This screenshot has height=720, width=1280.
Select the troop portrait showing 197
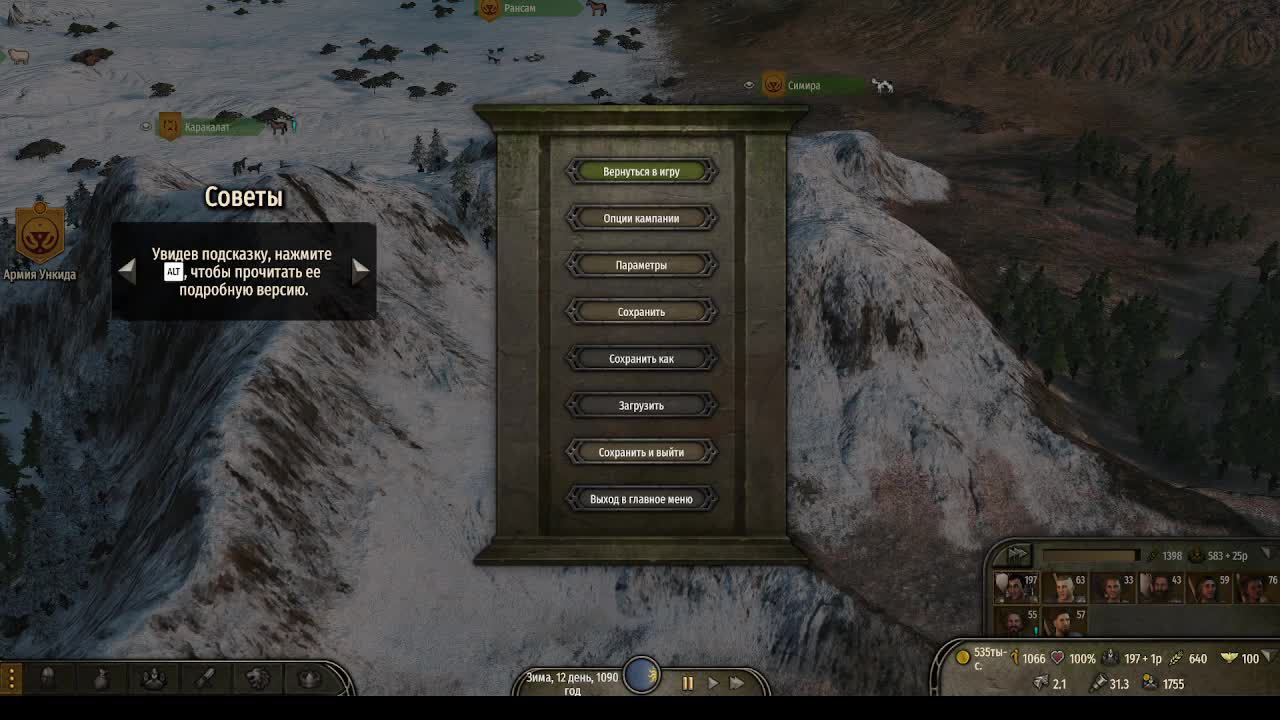click(x=1014, y=588)
